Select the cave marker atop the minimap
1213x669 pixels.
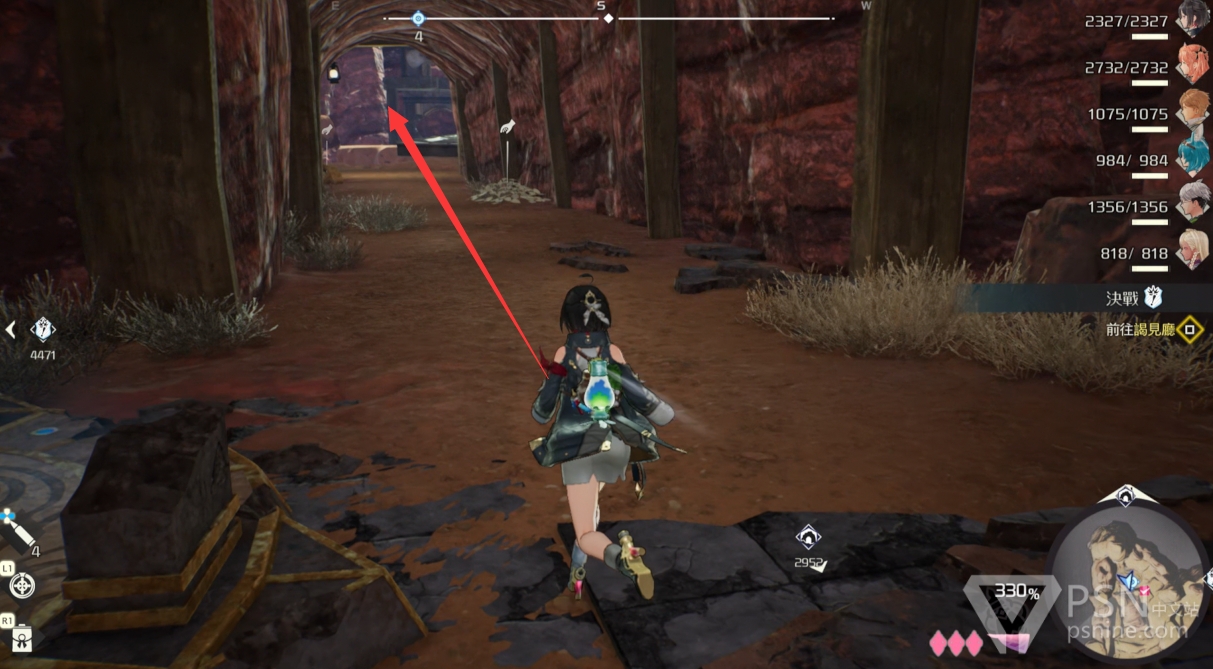tap(1125, 494)
